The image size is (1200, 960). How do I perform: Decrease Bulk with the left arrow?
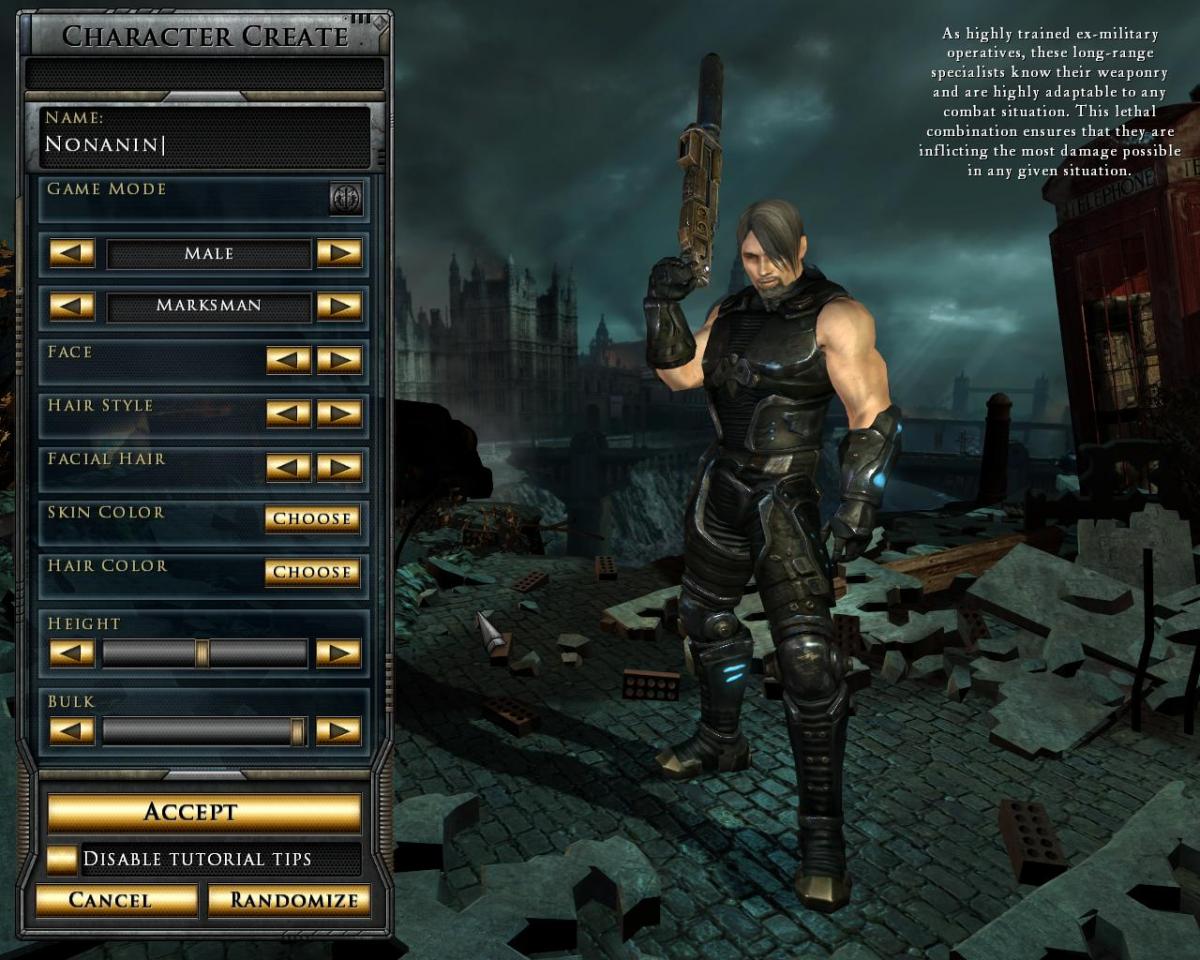point(72,731)
